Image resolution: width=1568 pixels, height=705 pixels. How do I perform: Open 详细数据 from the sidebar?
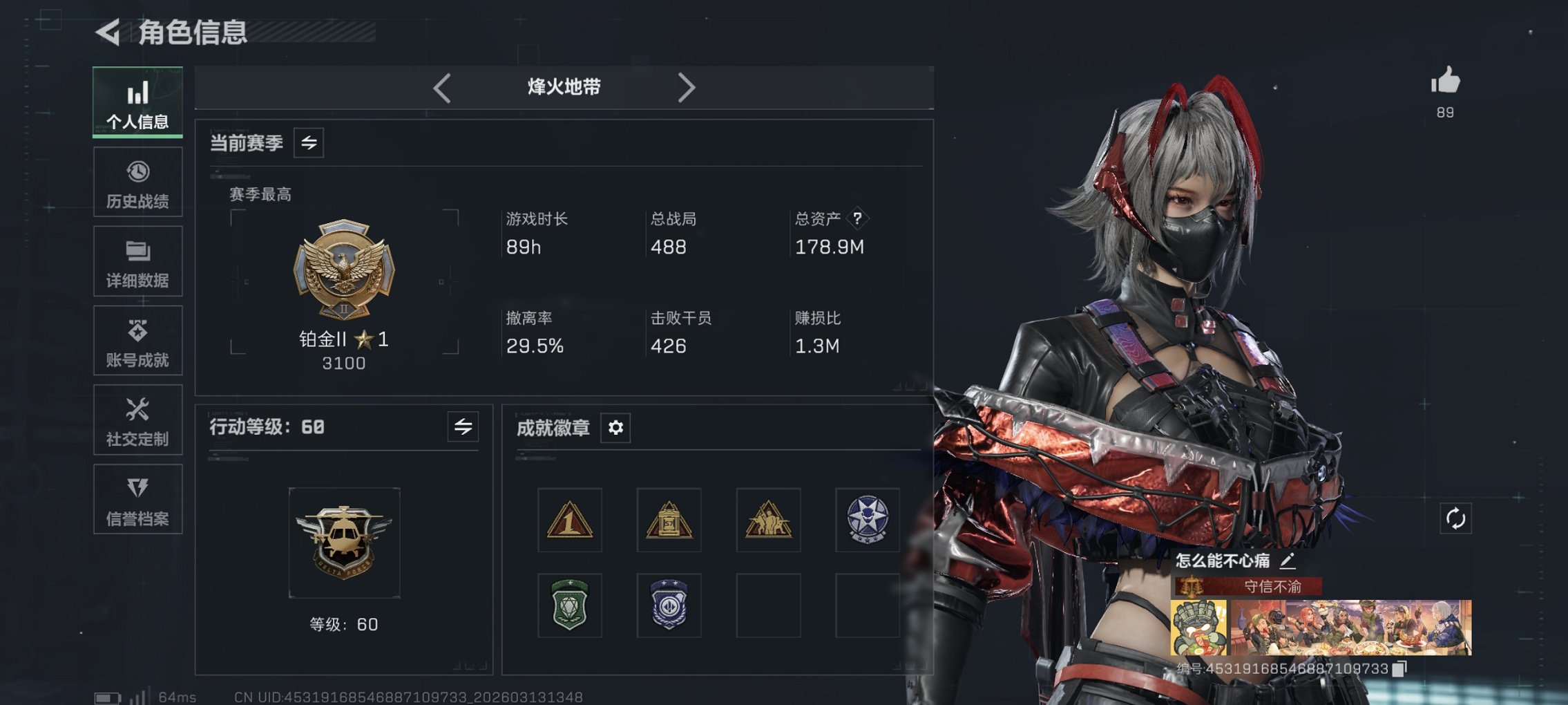coord(137,261)
